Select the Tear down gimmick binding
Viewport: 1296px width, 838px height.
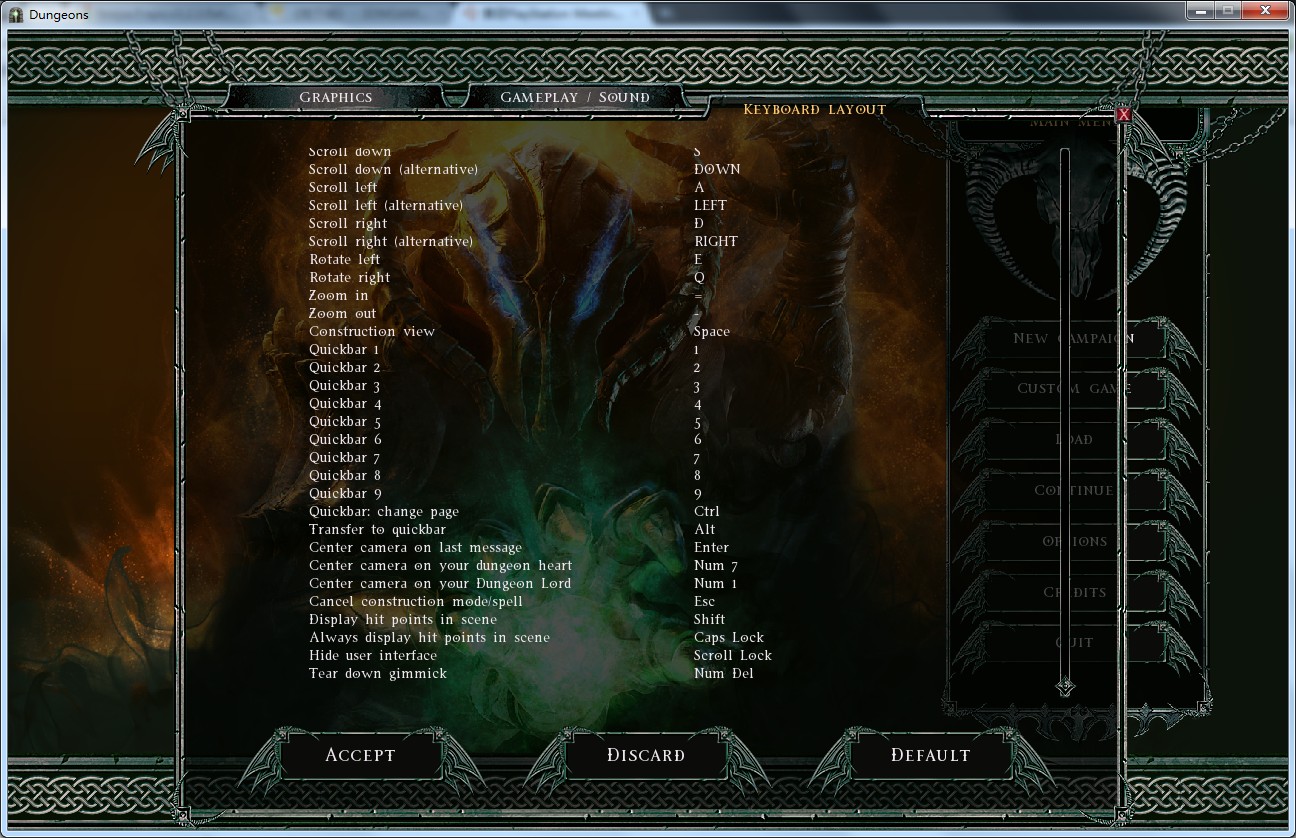tap(723, 674)
